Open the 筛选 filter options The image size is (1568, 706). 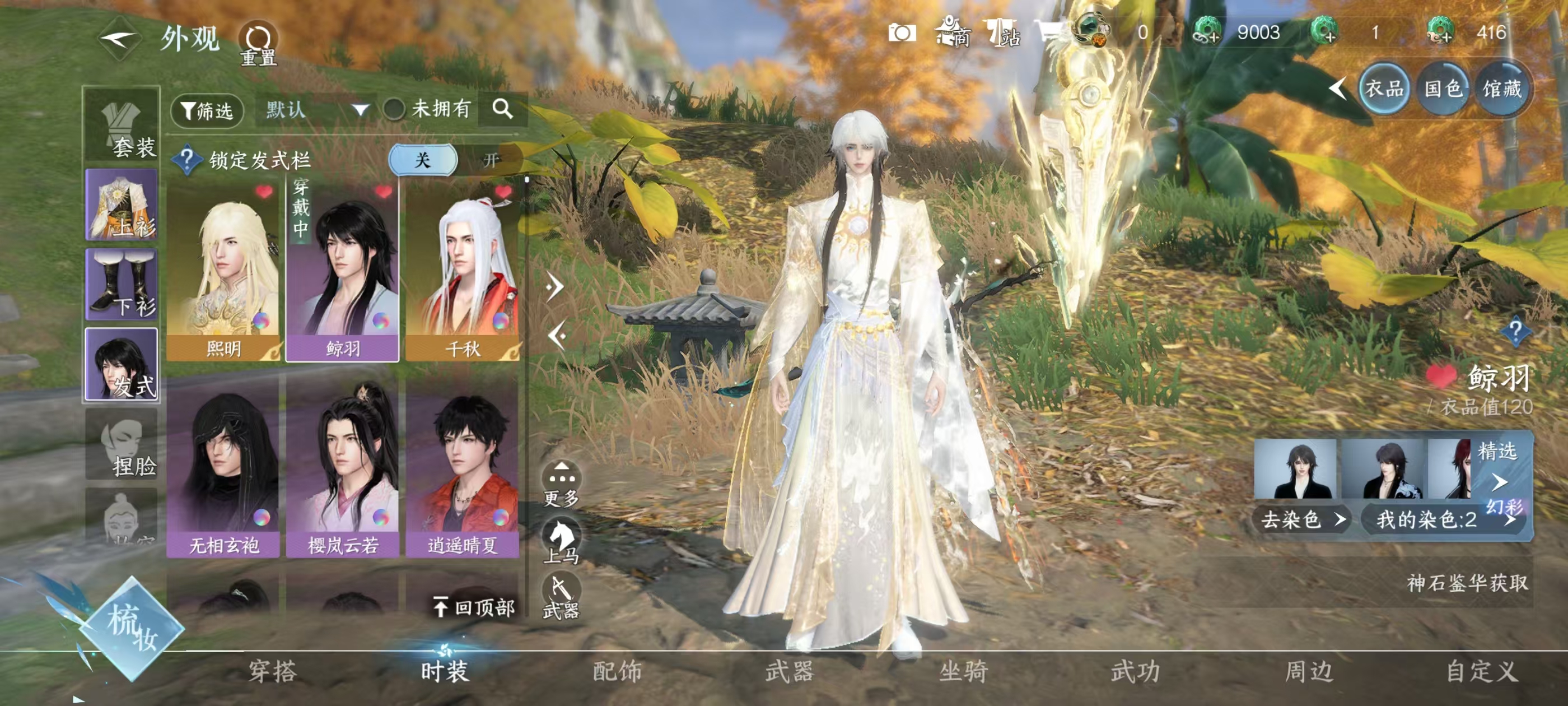click(x=208, y=111)
